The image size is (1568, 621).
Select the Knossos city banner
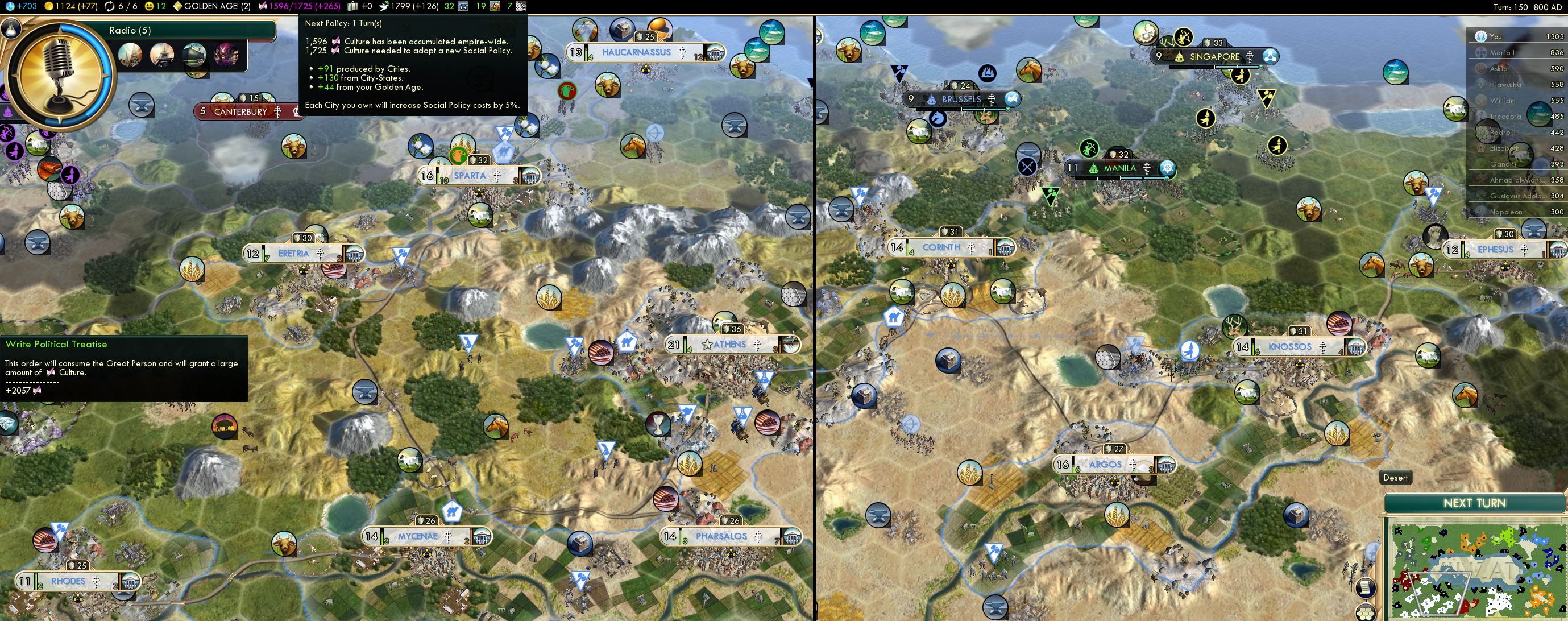[1289, 347]
